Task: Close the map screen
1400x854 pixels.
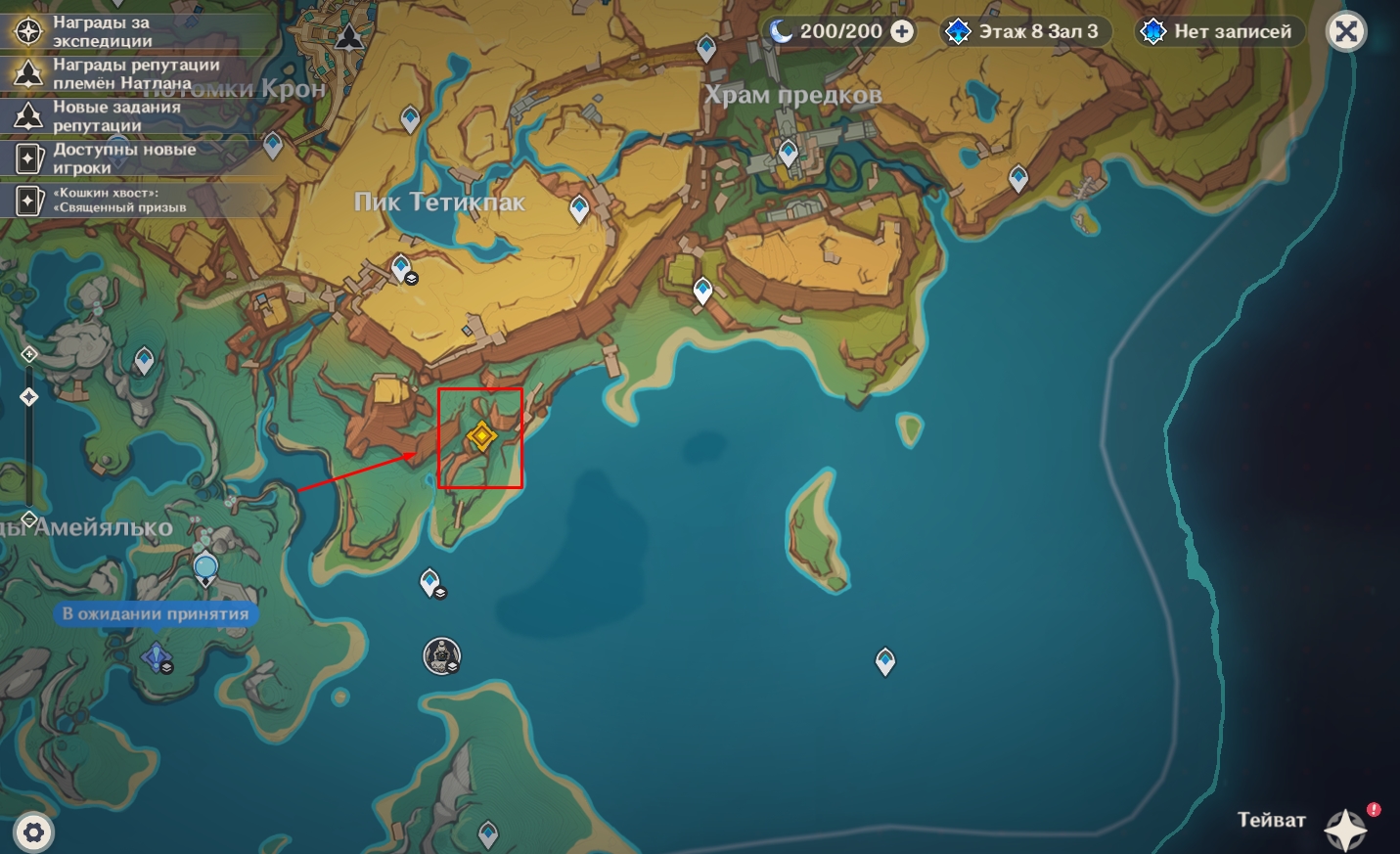Action: tap(1346, 31)
